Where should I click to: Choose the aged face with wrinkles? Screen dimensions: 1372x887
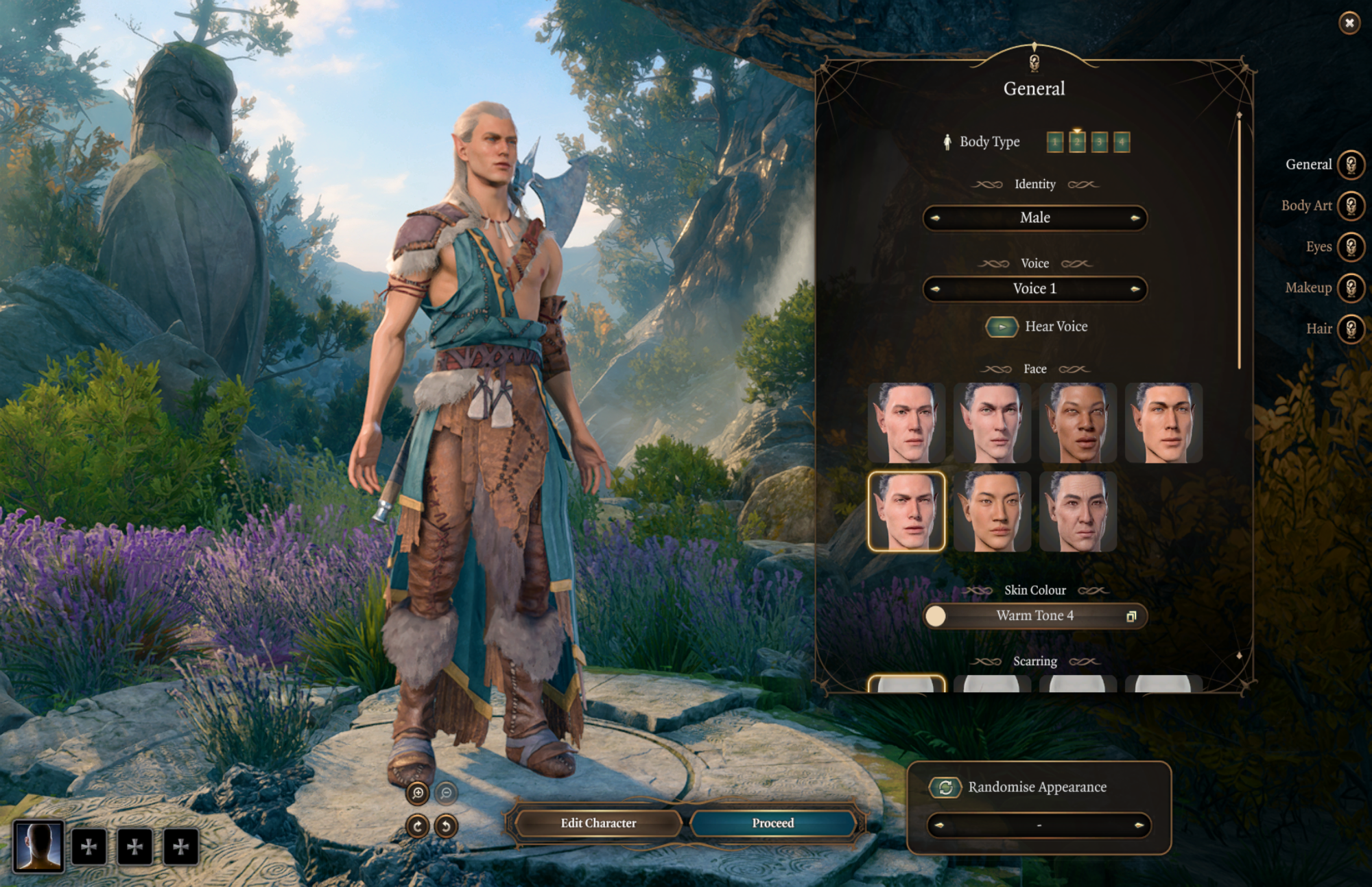click(1078, 512)
